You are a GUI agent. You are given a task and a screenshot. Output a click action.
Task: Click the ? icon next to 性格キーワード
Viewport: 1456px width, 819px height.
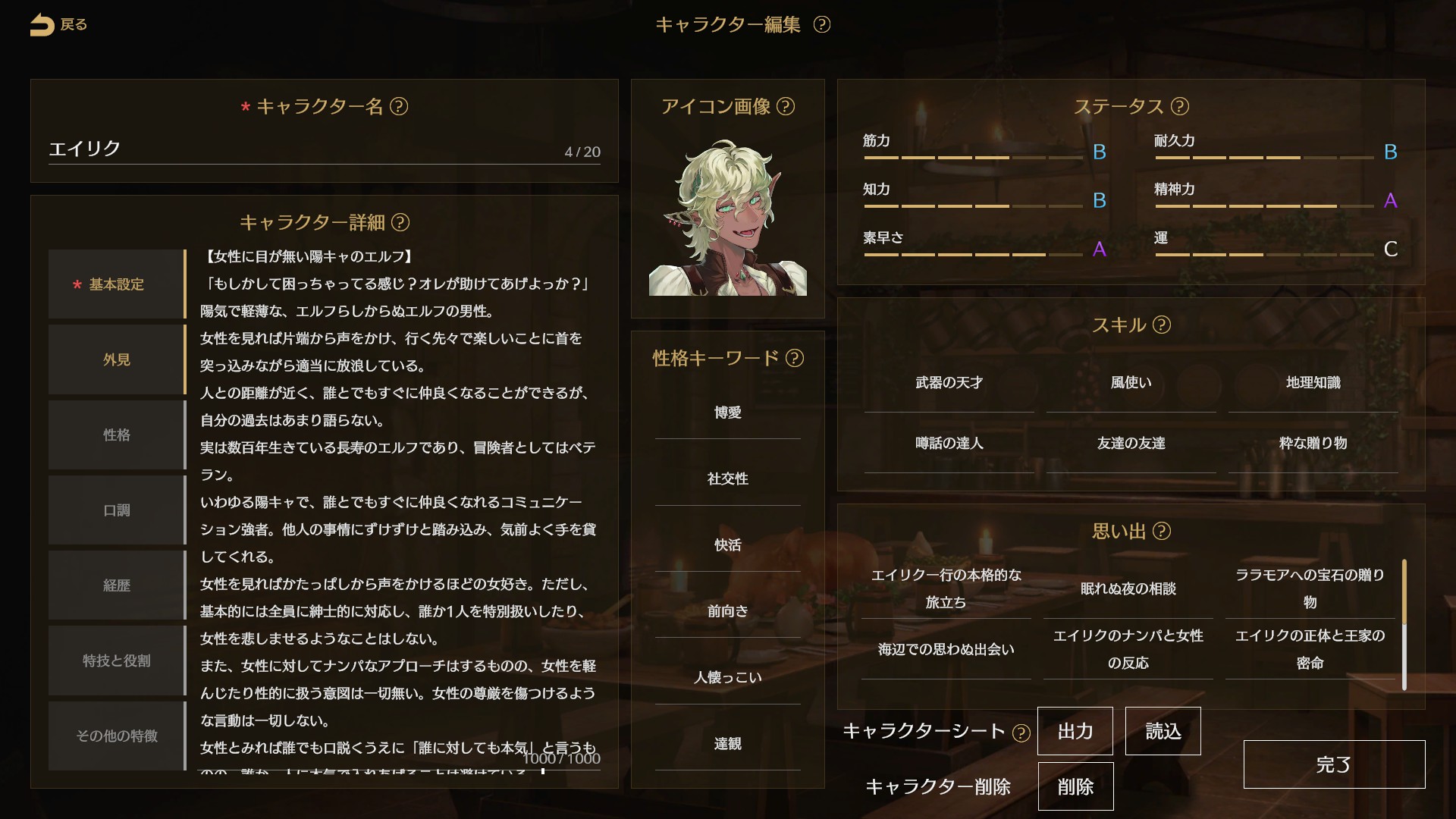[795, 359]
